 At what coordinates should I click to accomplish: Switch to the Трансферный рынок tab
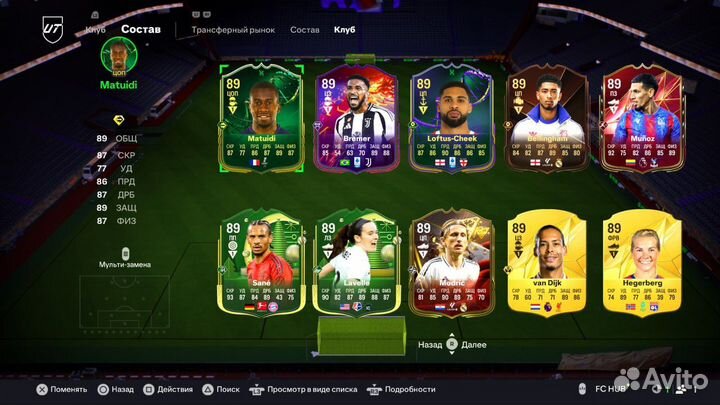pos(233,30)
